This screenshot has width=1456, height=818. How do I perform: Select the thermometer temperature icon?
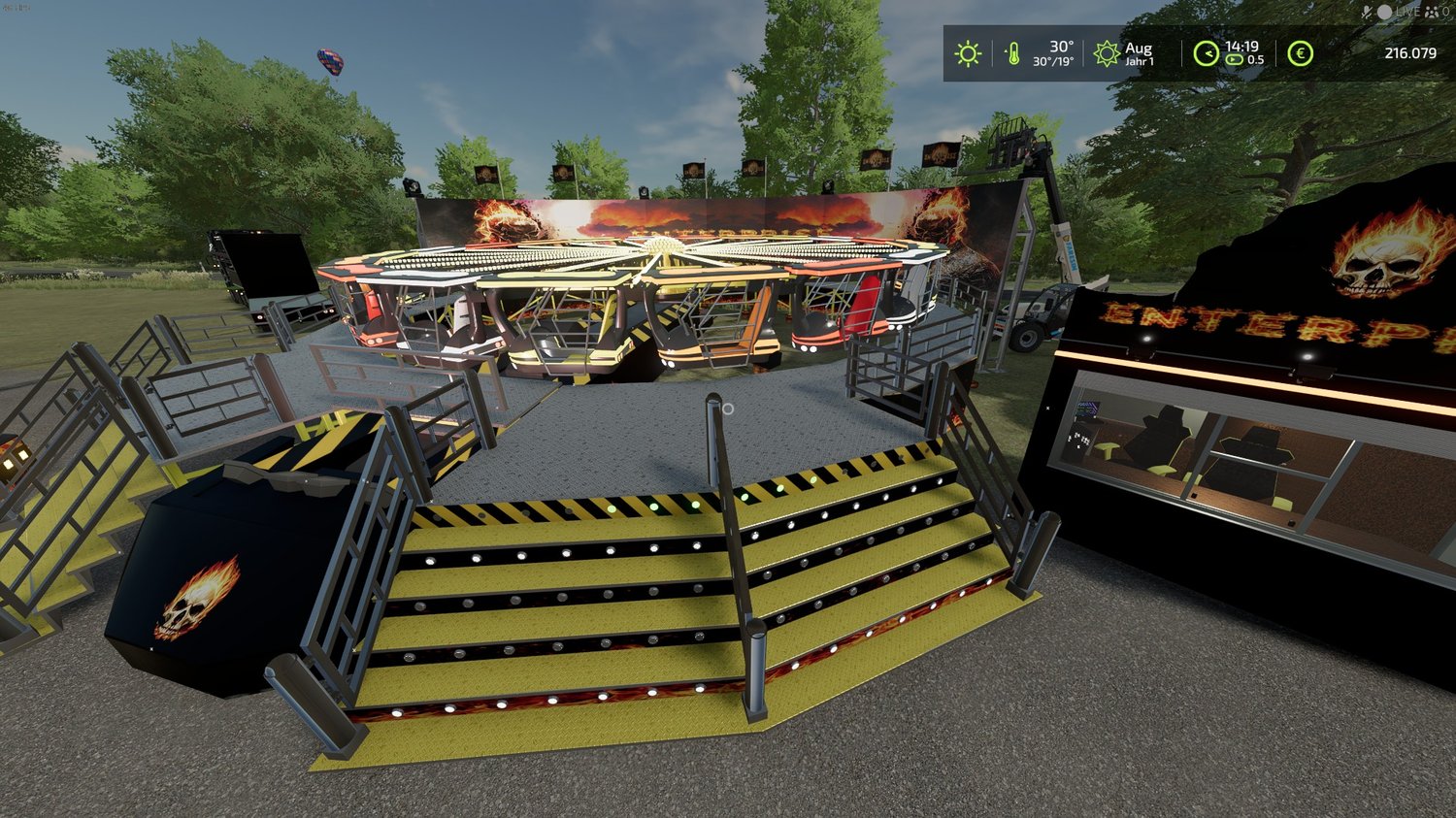1012,53
